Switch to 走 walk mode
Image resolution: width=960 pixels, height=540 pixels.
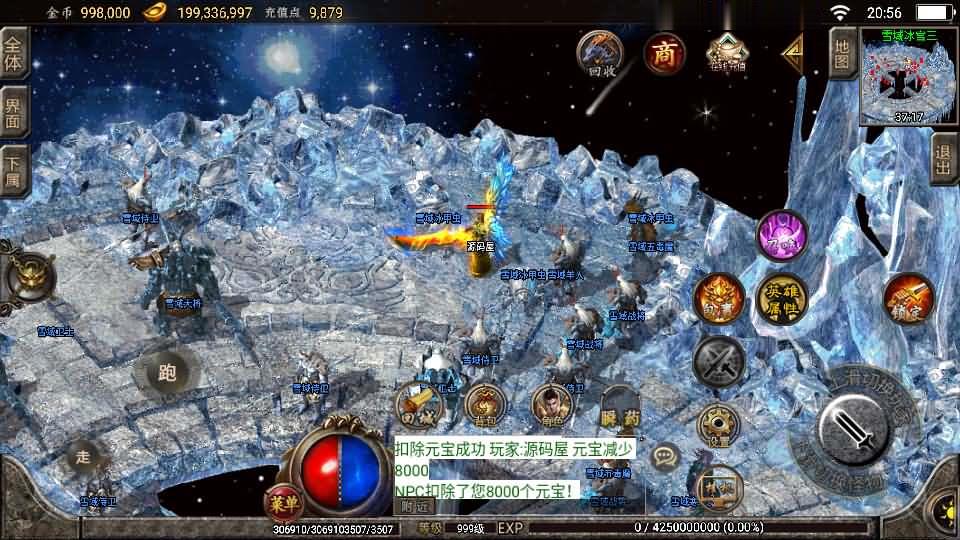tap(83, 458)
